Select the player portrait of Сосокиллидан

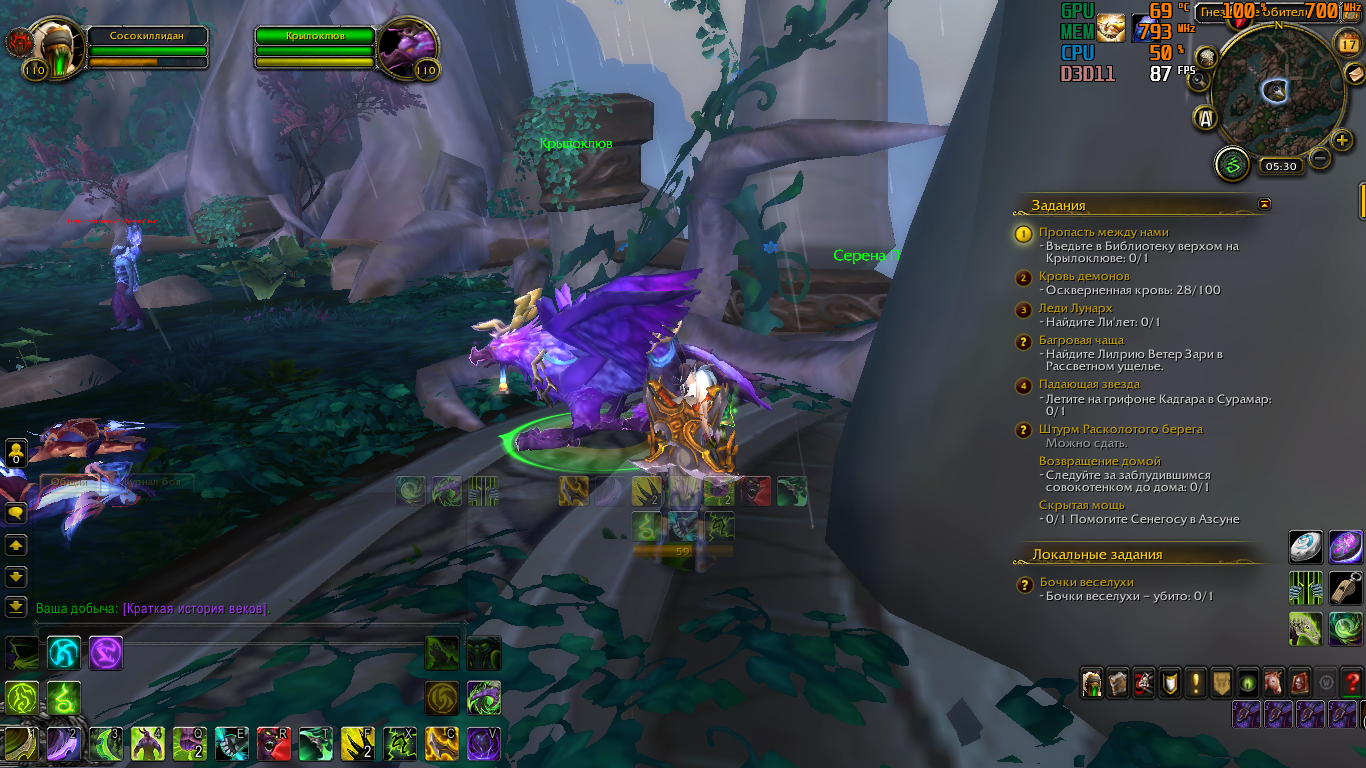(52, 43)
